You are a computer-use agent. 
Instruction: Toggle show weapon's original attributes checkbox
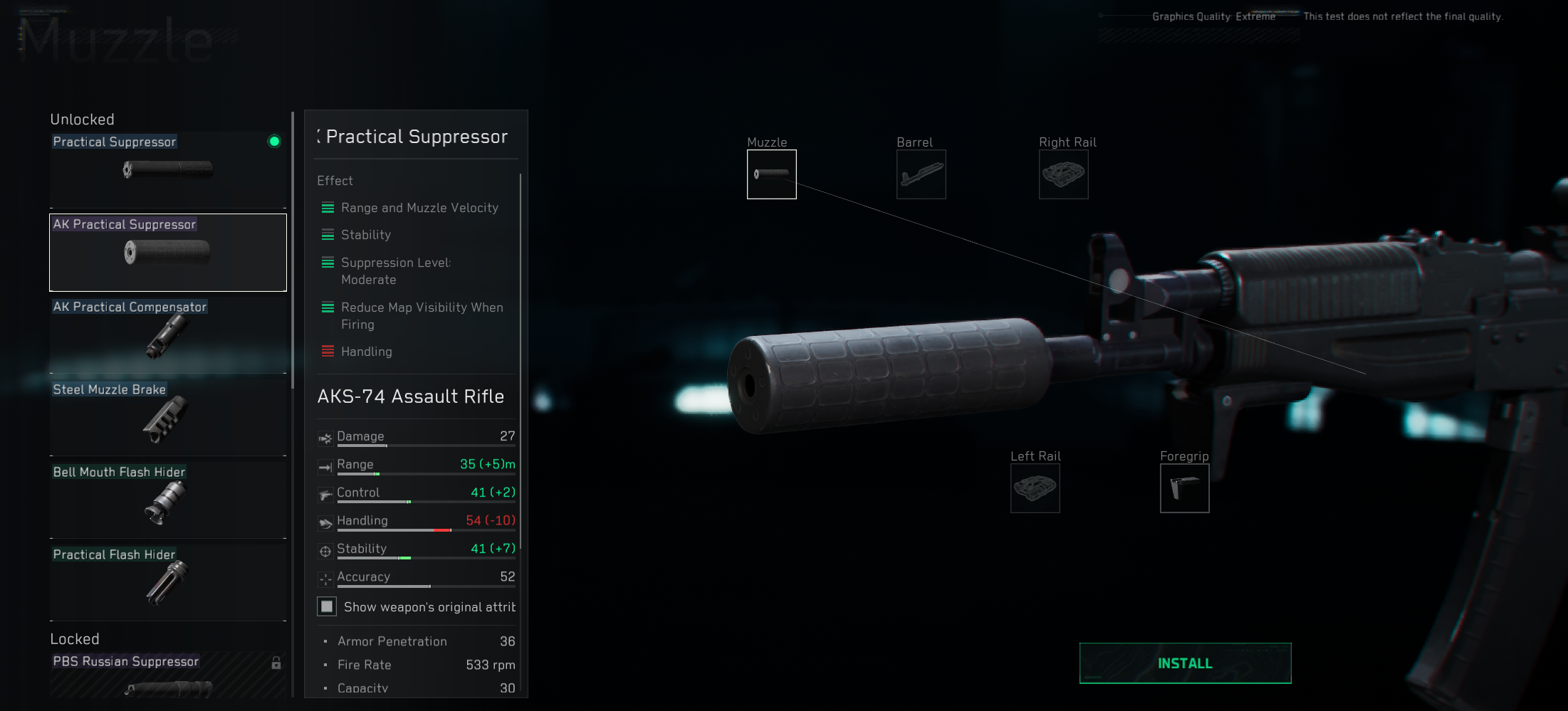coord(327,606)
